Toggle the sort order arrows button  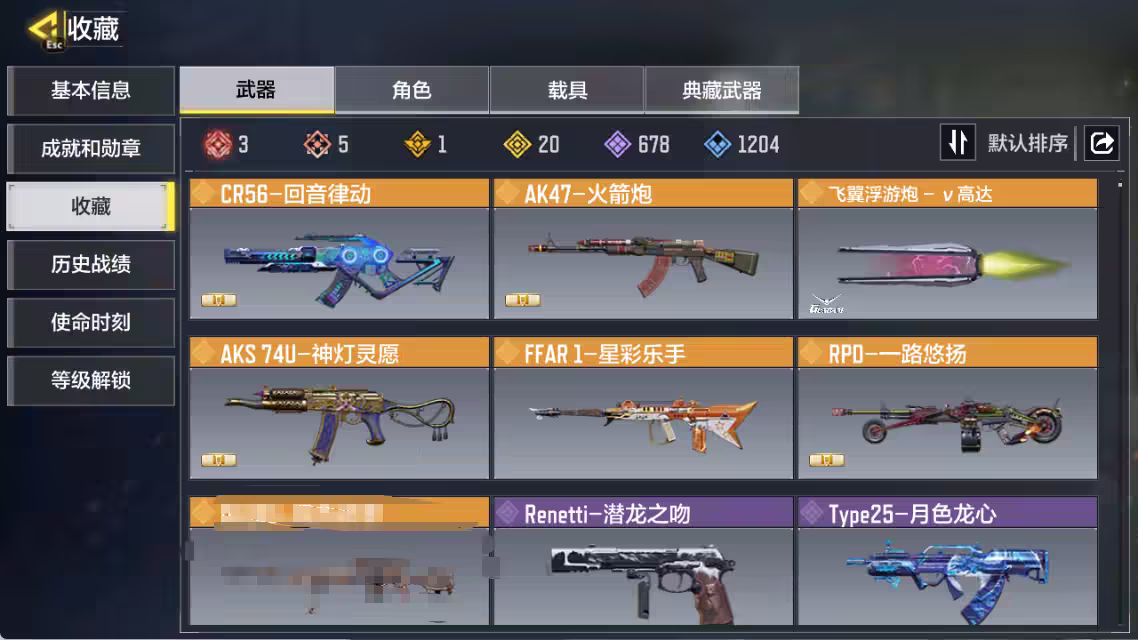(957, 143)
